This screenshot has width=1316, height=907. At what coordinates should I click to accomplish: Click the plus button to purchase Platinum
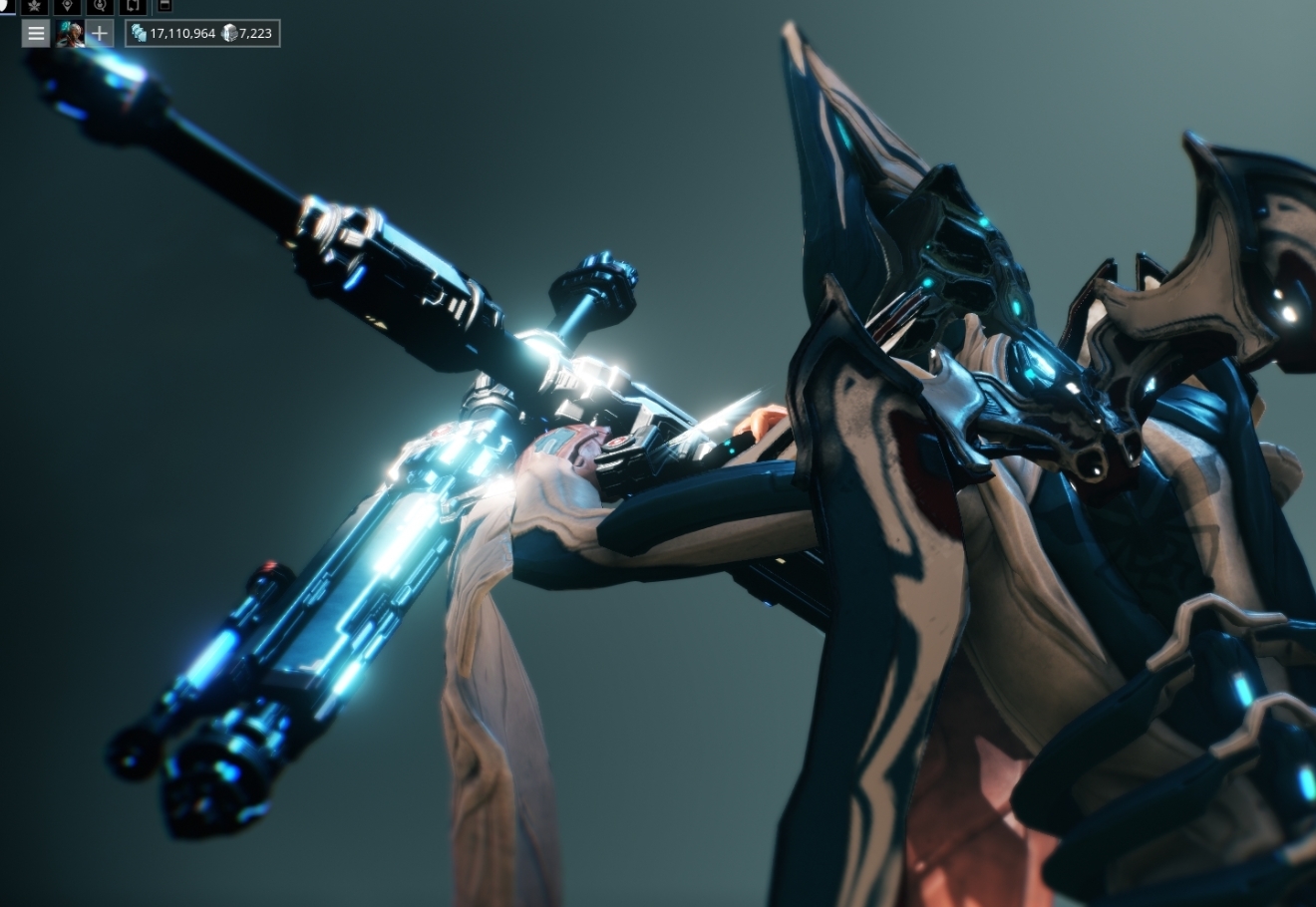tap(99, 33)
